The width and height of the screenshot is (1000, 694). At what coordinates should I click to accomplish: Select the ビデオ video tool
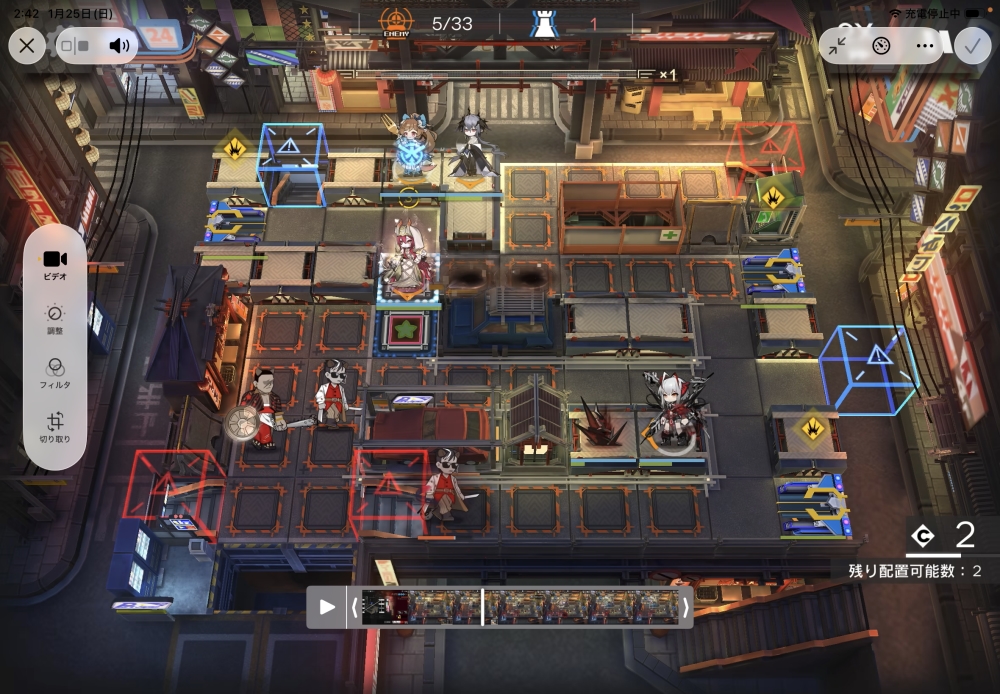tap(55, 265)
